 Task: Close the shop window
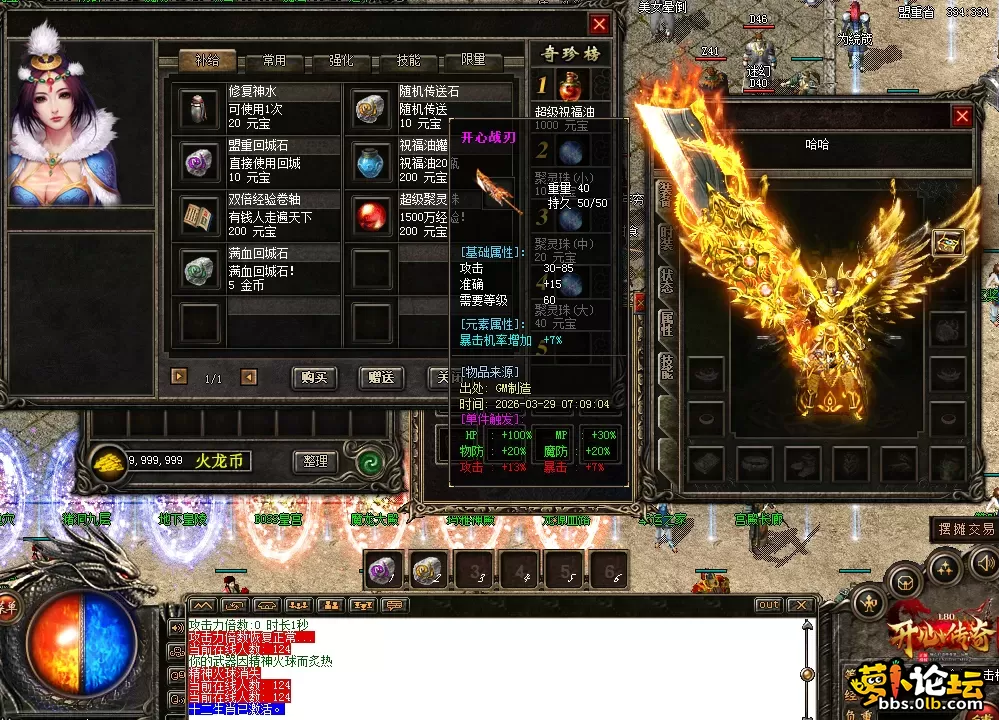coord(599,25)
